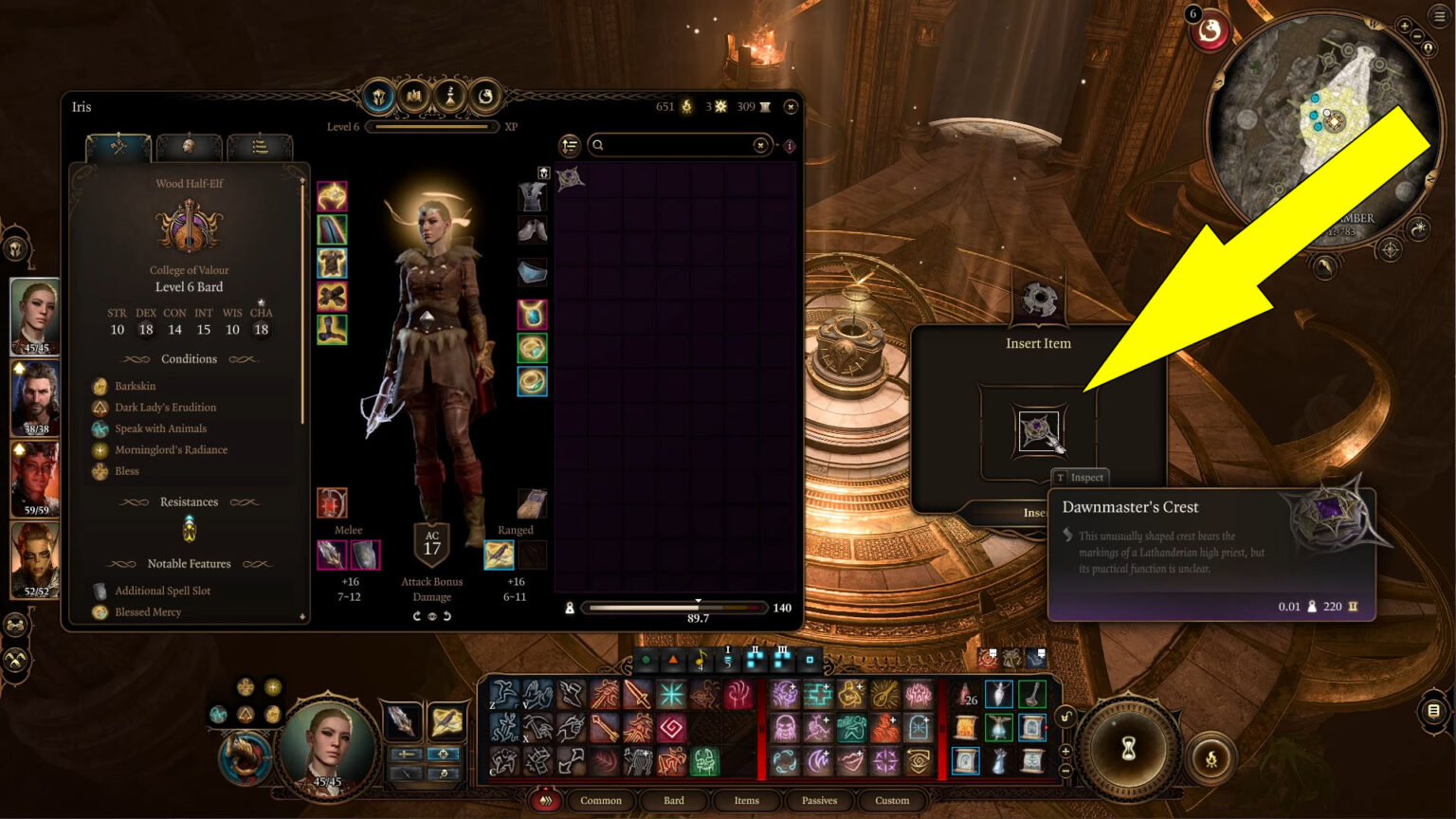1456x819 pixels.
Task: Open the Bard hotbar tab
Action: click(x=673, y=801)
